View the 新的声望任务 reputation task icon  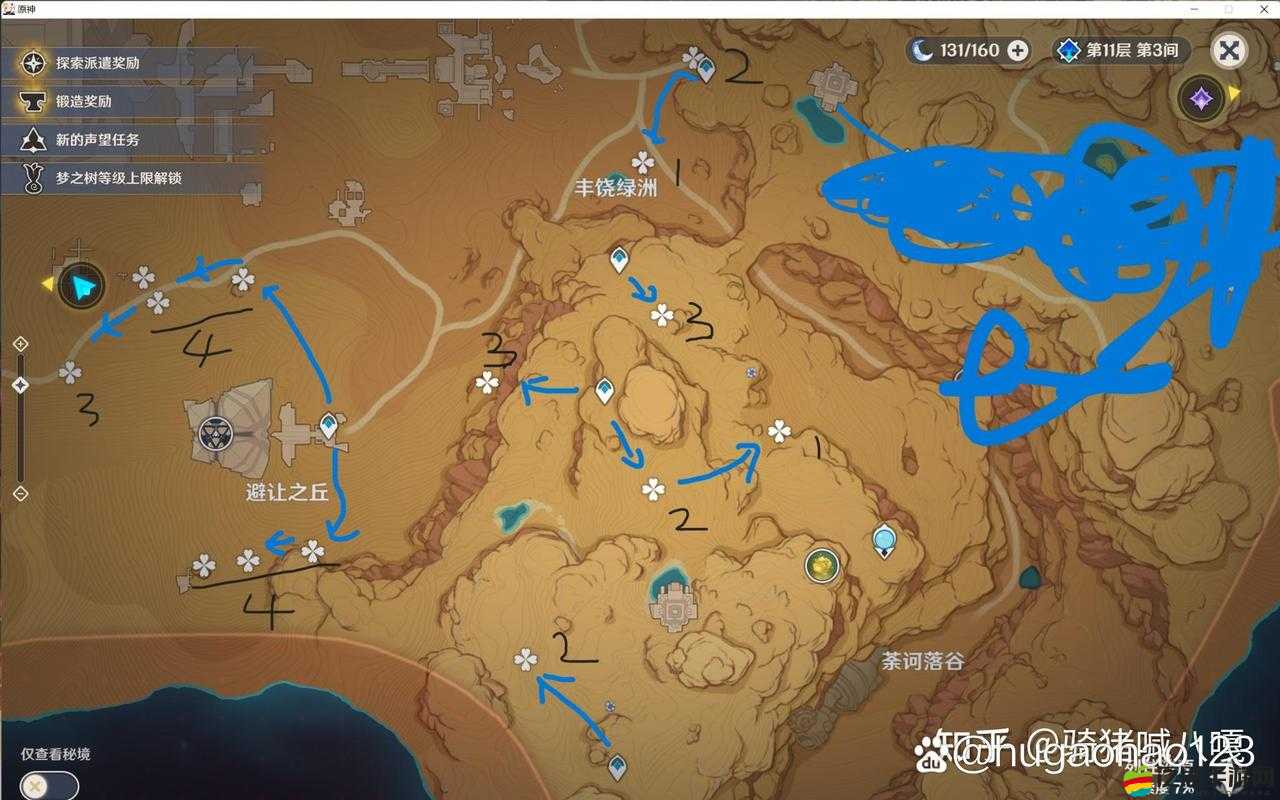(x=35, y=140)
